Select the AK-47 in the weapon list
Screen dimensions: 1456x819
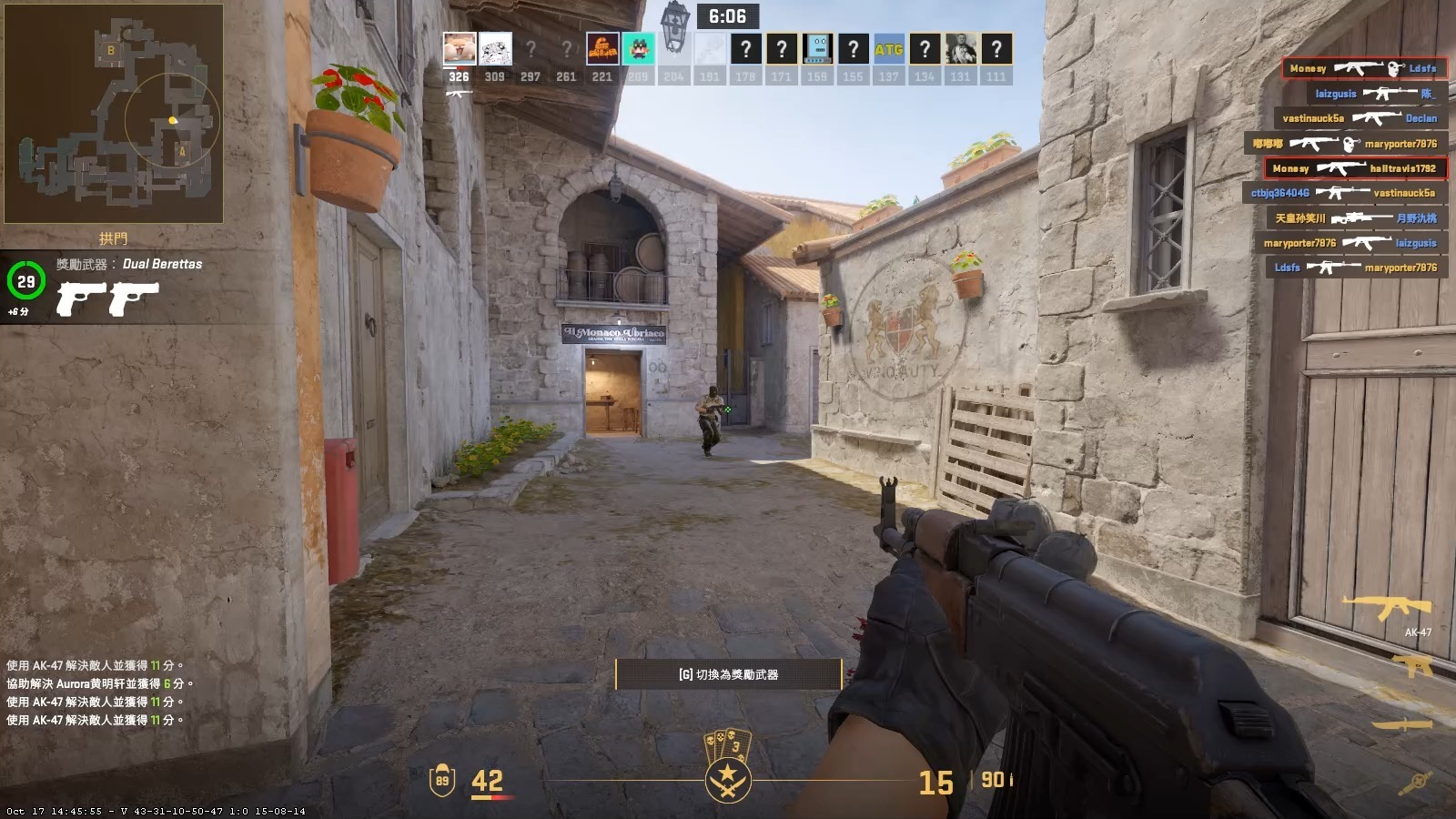(x=1386, y=608)
